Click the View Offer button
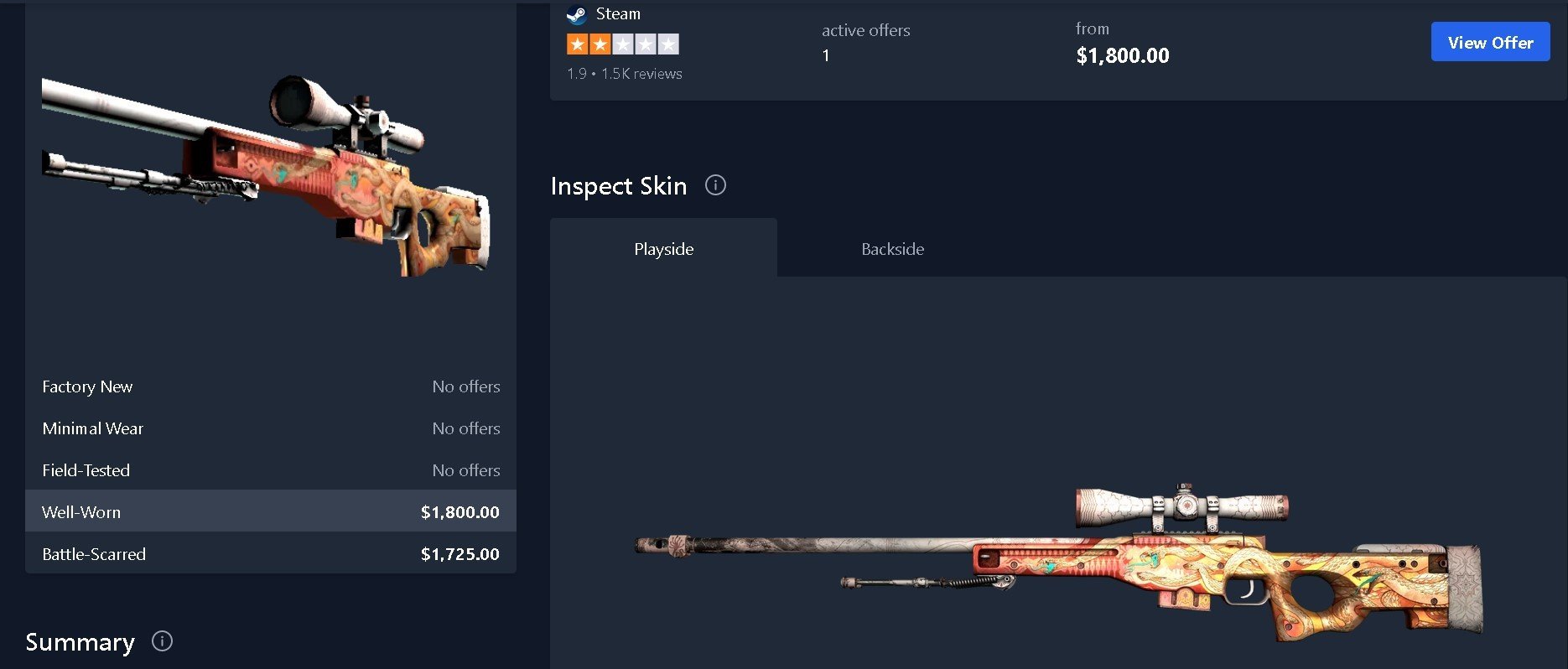1568x669 pixels. tap(1490, 41)
